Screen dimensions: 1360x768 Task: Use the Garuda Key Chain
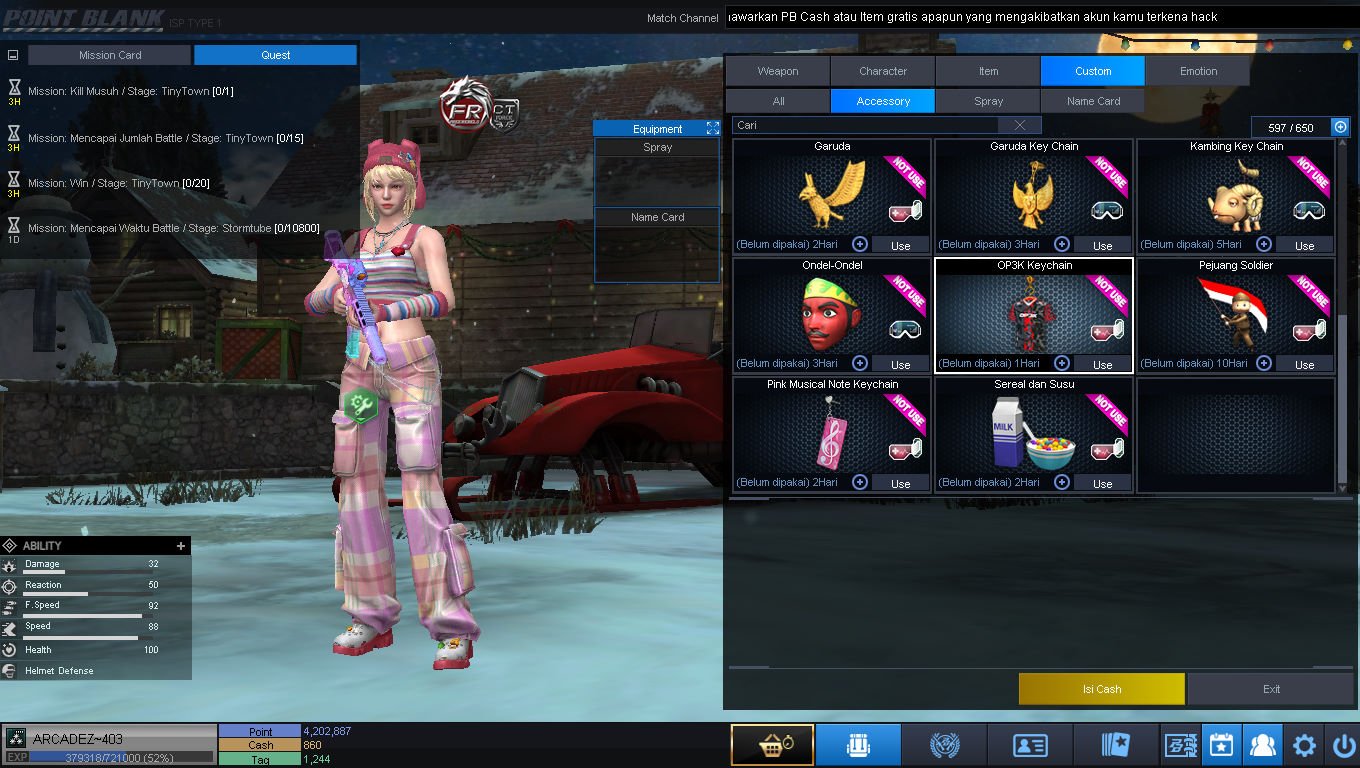[1102, 245]
